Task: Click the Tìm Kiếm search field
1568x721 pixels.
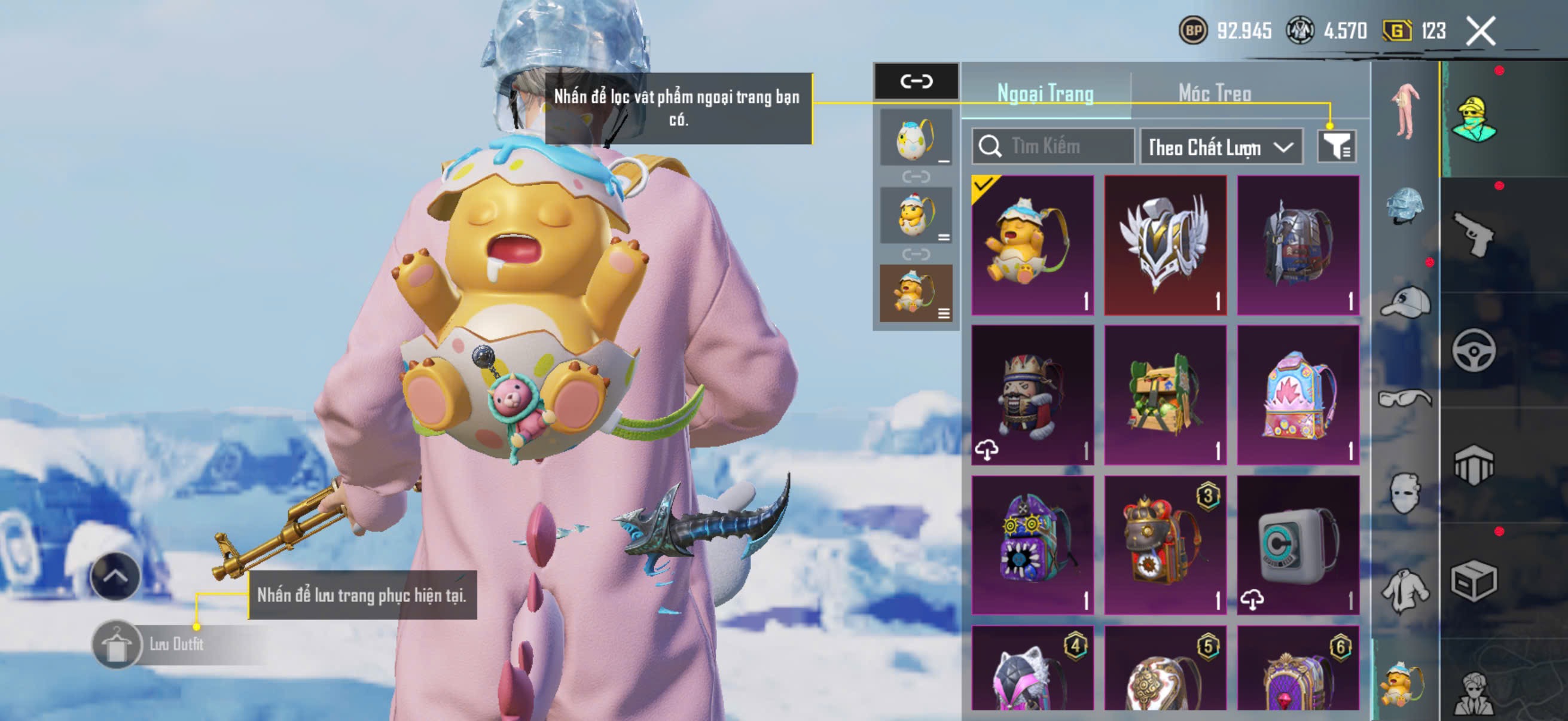Action: pyautogui.click(x=1054, y=146)
